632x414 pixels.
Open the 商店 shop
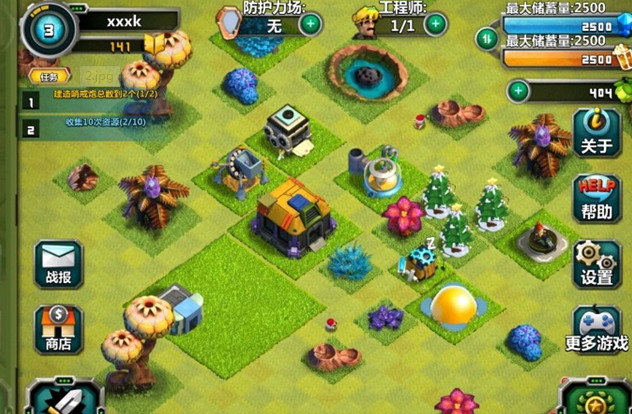58,329
